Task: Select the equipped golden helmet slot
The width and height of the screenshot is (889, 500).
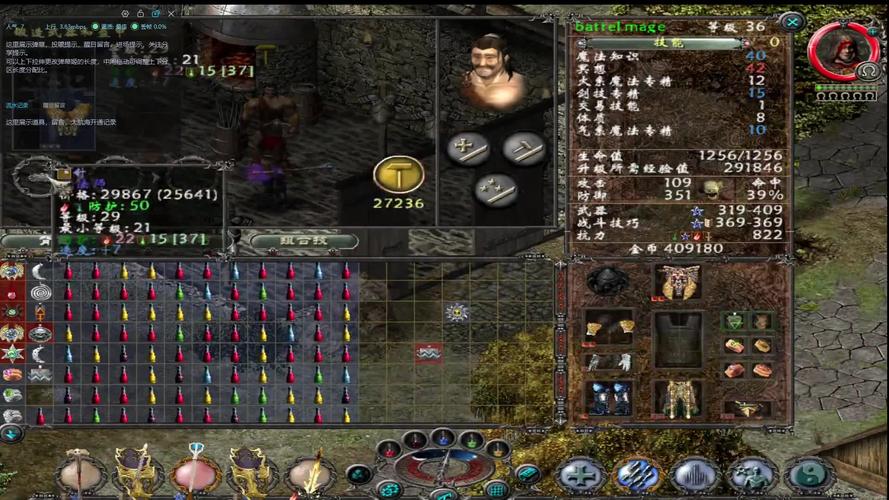Action: [x=676, y=282]
